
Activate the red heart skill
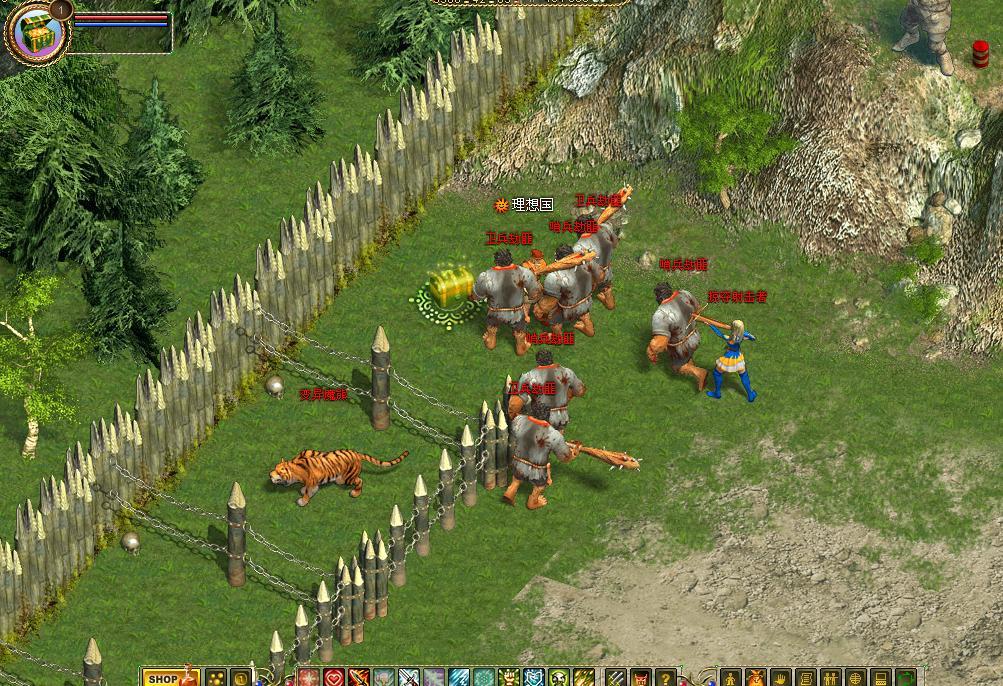tap(334, 679)
